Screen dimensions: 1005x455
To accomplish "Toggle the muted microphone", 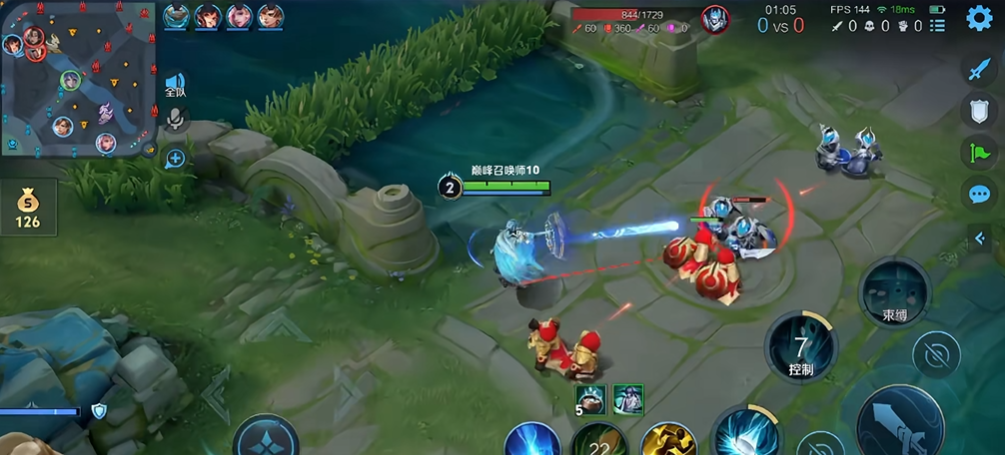I will pos(175,120).
